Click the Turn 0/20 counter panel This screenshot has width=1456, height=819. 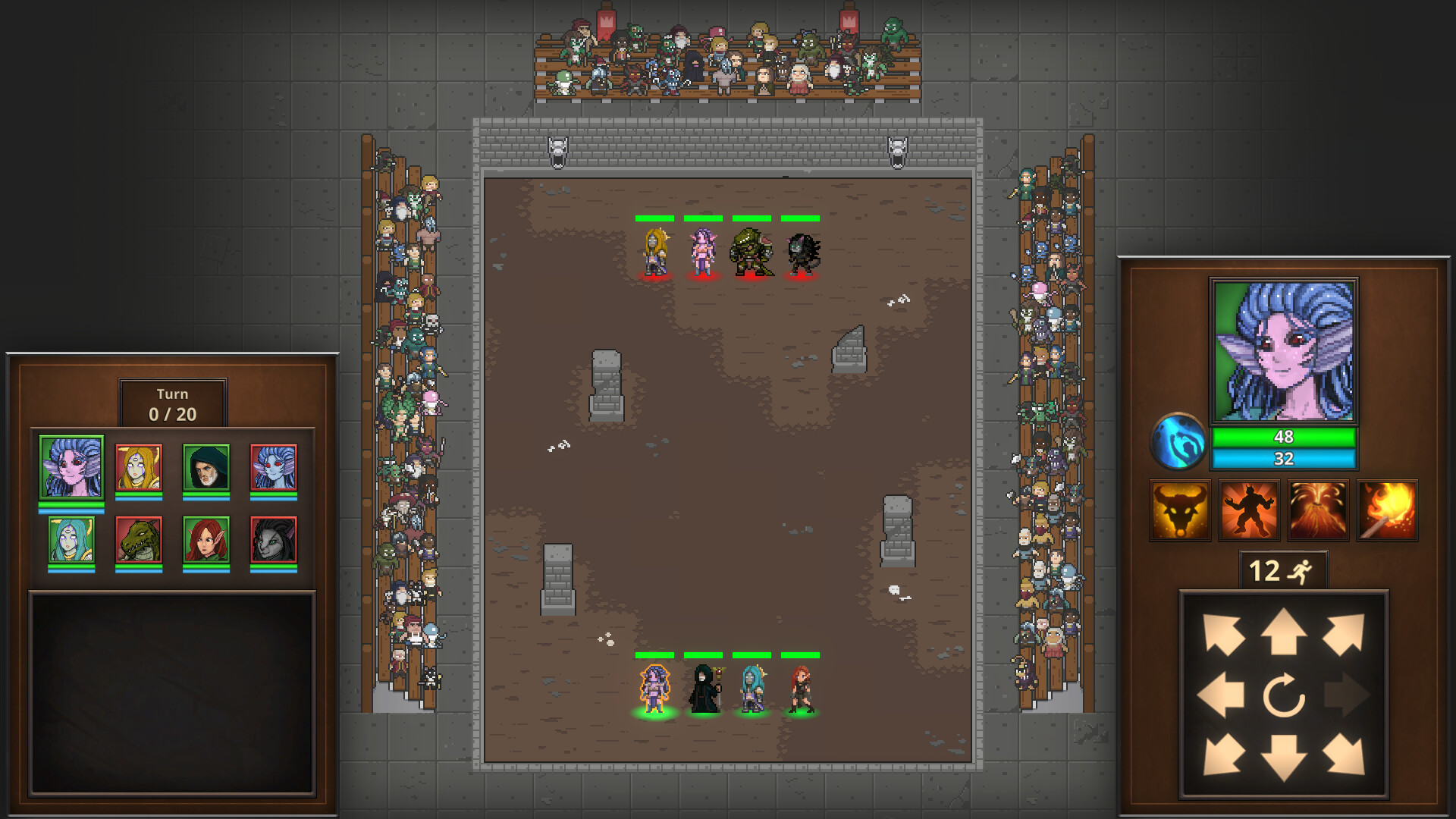(x=173, y=403)
